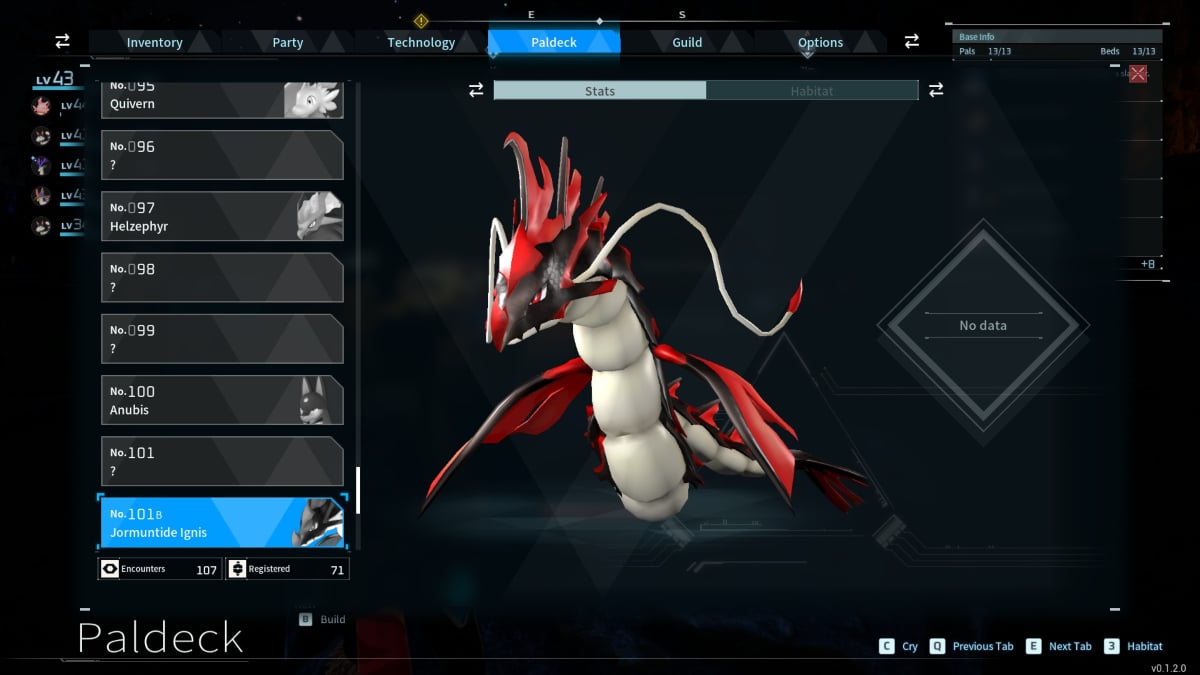1200x675 pixels.
Task: Select unknown entry No. 096
Action: [x=222, y=155]
